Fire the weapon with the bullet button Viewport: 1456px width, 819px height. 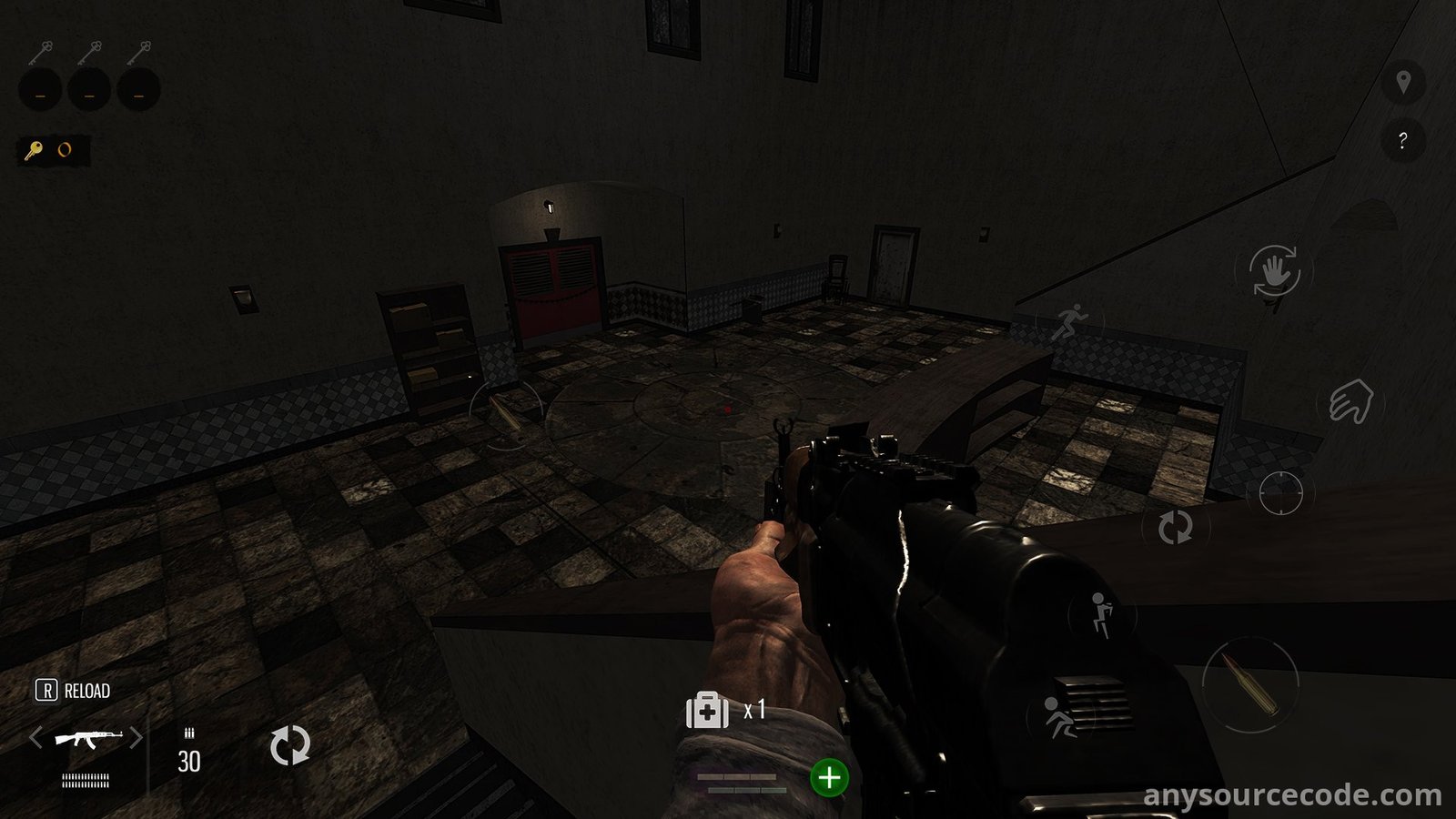(1249, 684)
